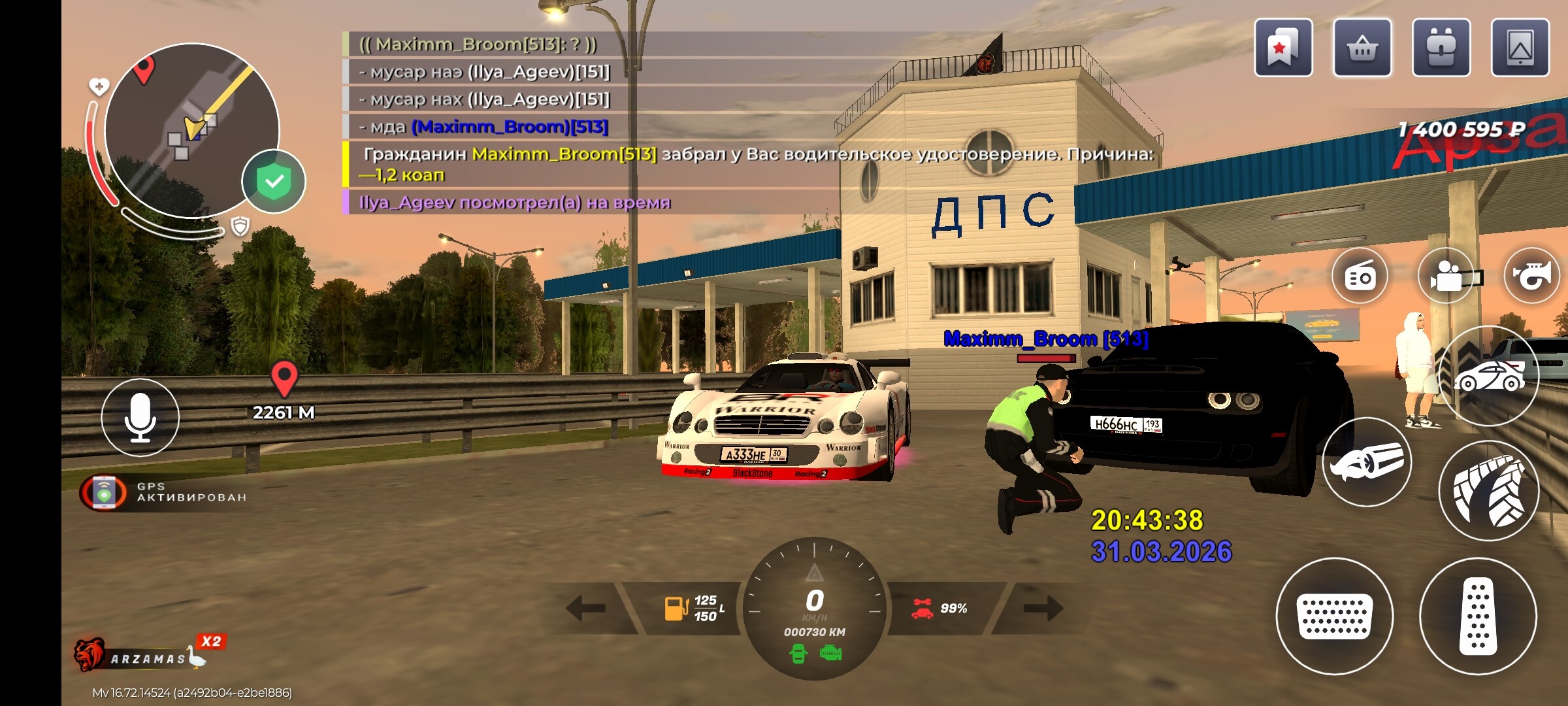Toggle the left turn signal arrow
1568x706 pixels.
coord(586,608)
